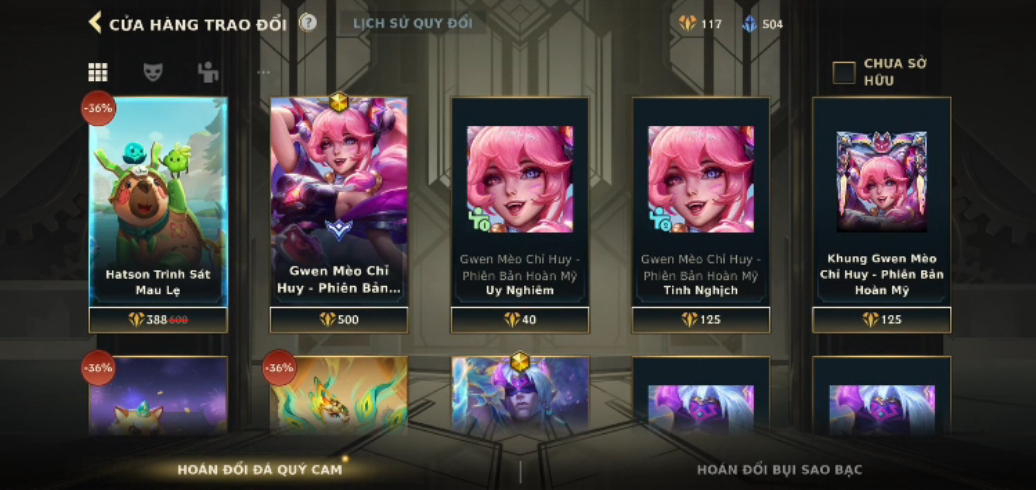This screenshot has width=1036, height=490.
Task: Click the 40 price button for Uy Nghiêm
Action: 520,320
